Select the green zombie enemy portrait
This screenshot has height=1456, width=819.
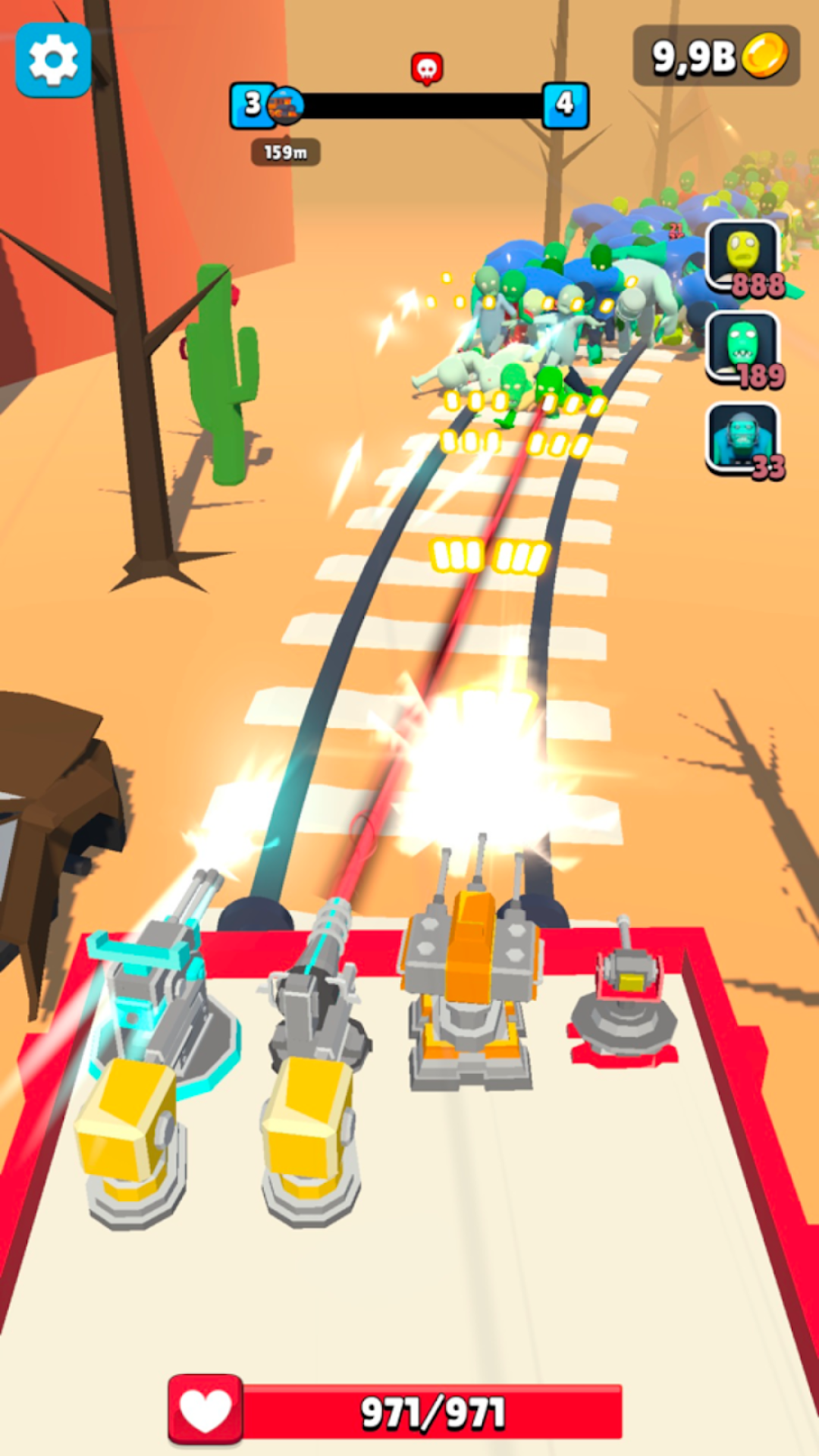[x=743, y=347]
